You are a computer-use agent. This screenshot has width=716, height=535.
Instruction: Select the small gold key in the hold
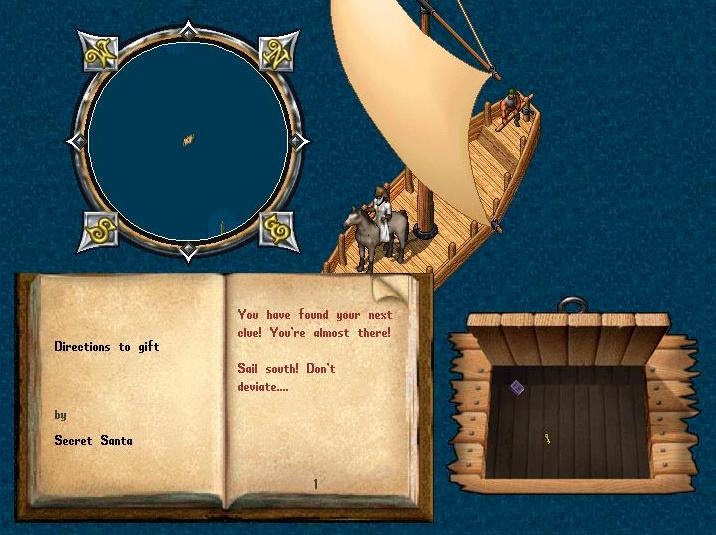pyautogui.click(x=548, y=438)
